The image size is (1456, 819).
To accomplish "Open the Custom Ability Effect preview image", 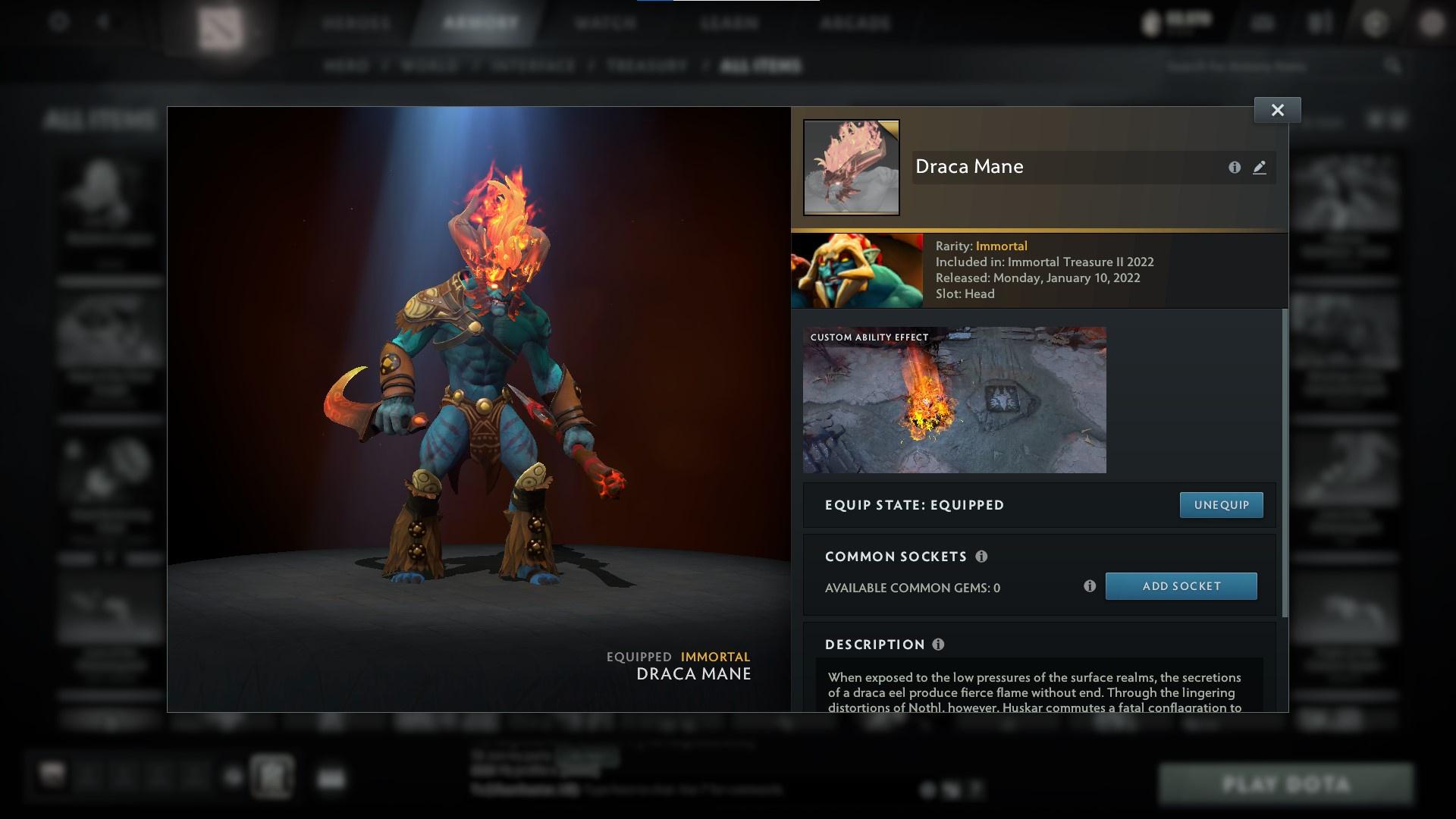I will [954, 400].
